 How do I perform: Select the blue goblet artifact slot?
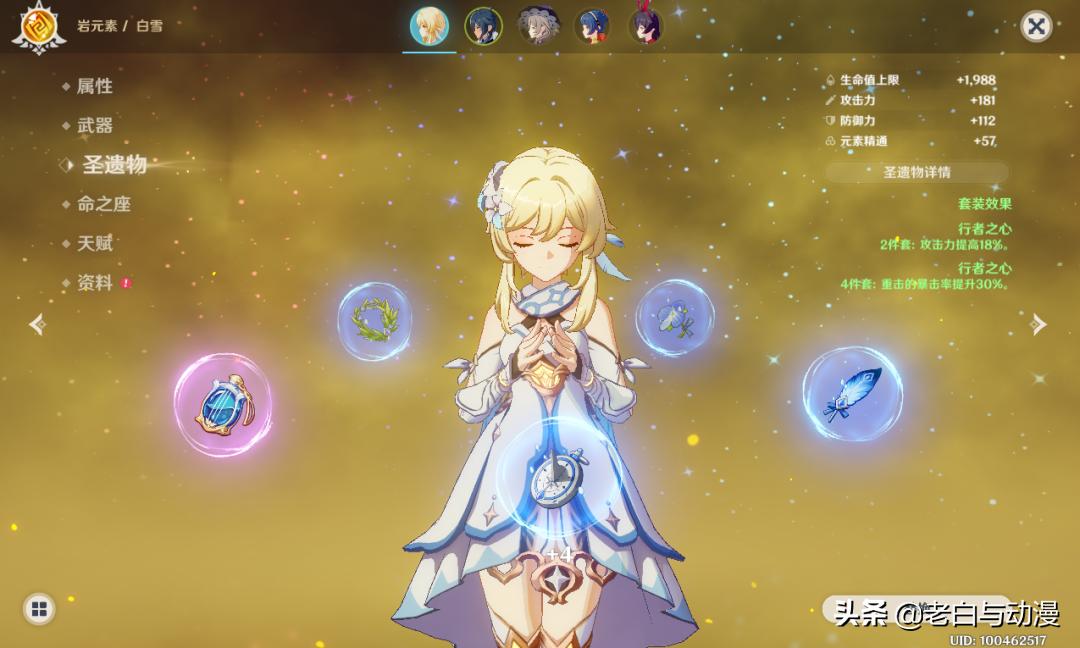[222, 405]
